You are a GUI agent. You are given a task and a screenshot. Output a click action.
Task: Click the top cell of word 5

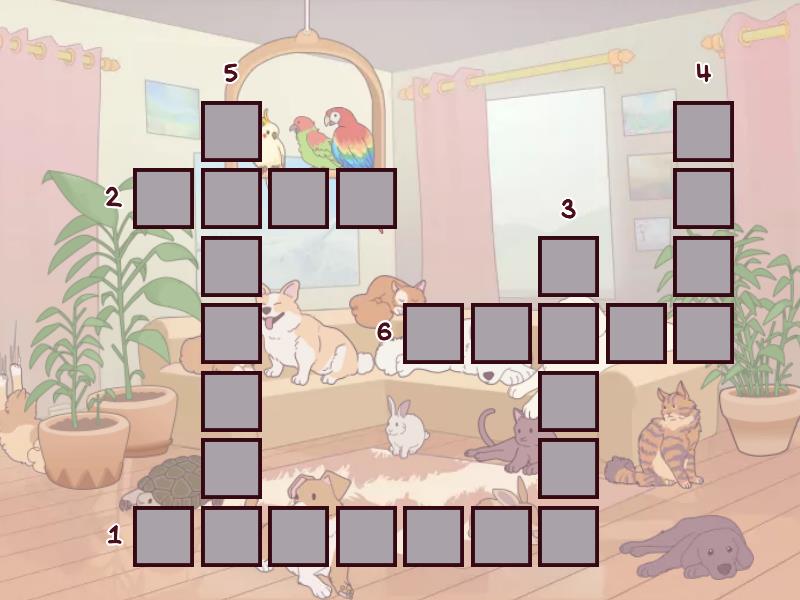coord(231,131)
